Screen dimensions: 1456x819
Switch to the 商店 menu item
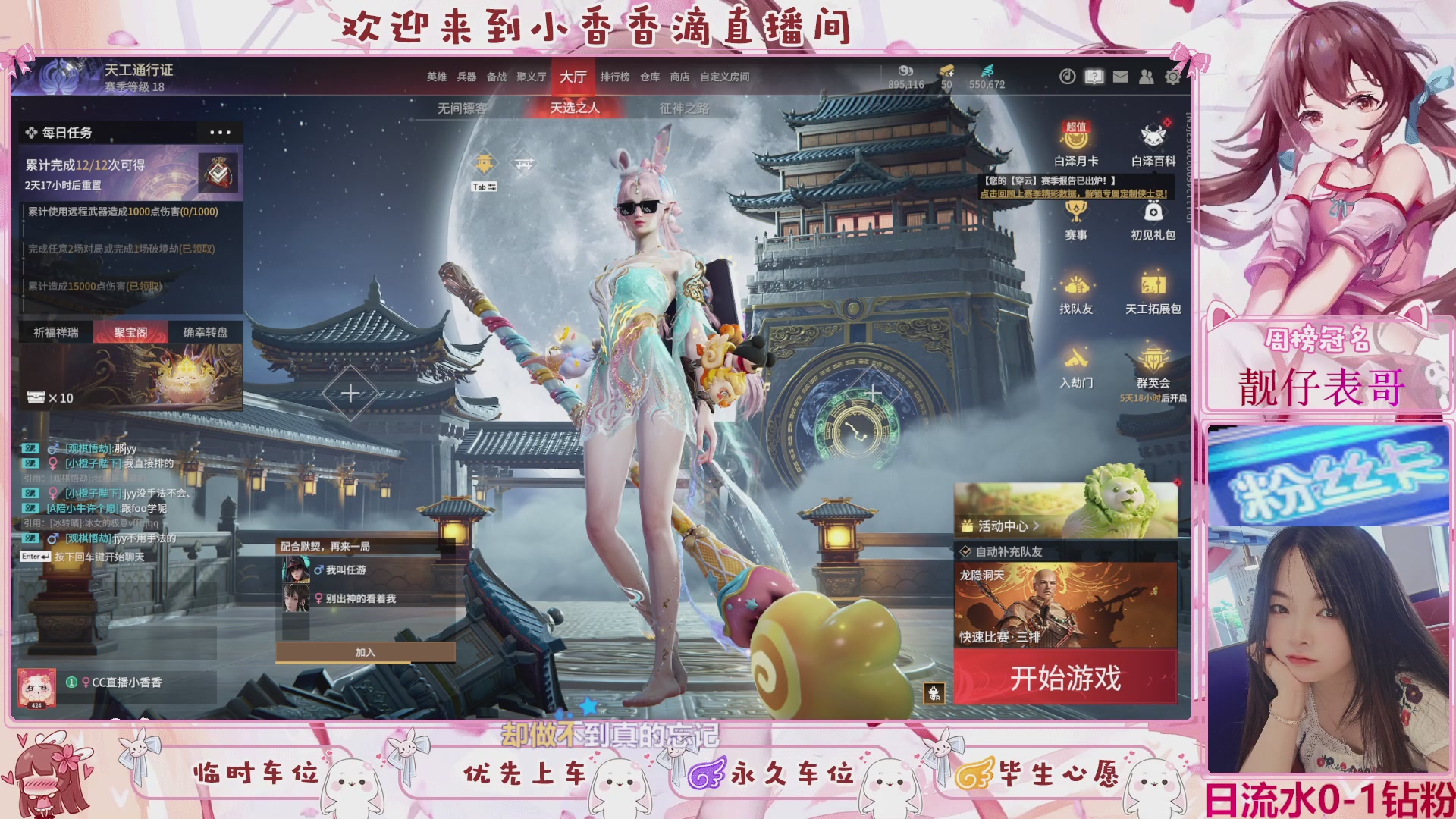coord(679,77)
